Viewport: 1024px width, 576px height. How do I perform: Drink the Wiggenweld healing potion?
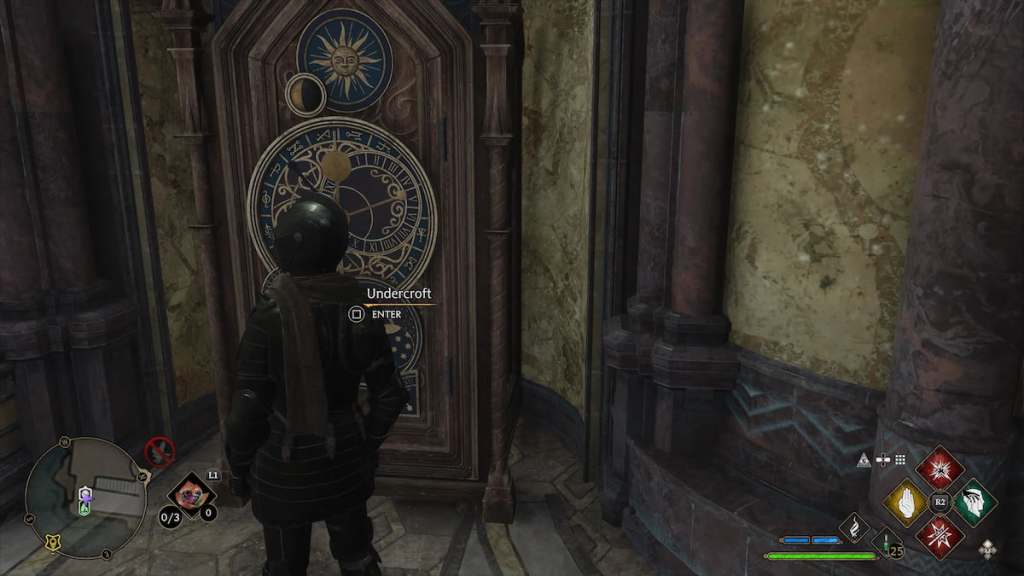pyautogui.click(x=886, y=543)
